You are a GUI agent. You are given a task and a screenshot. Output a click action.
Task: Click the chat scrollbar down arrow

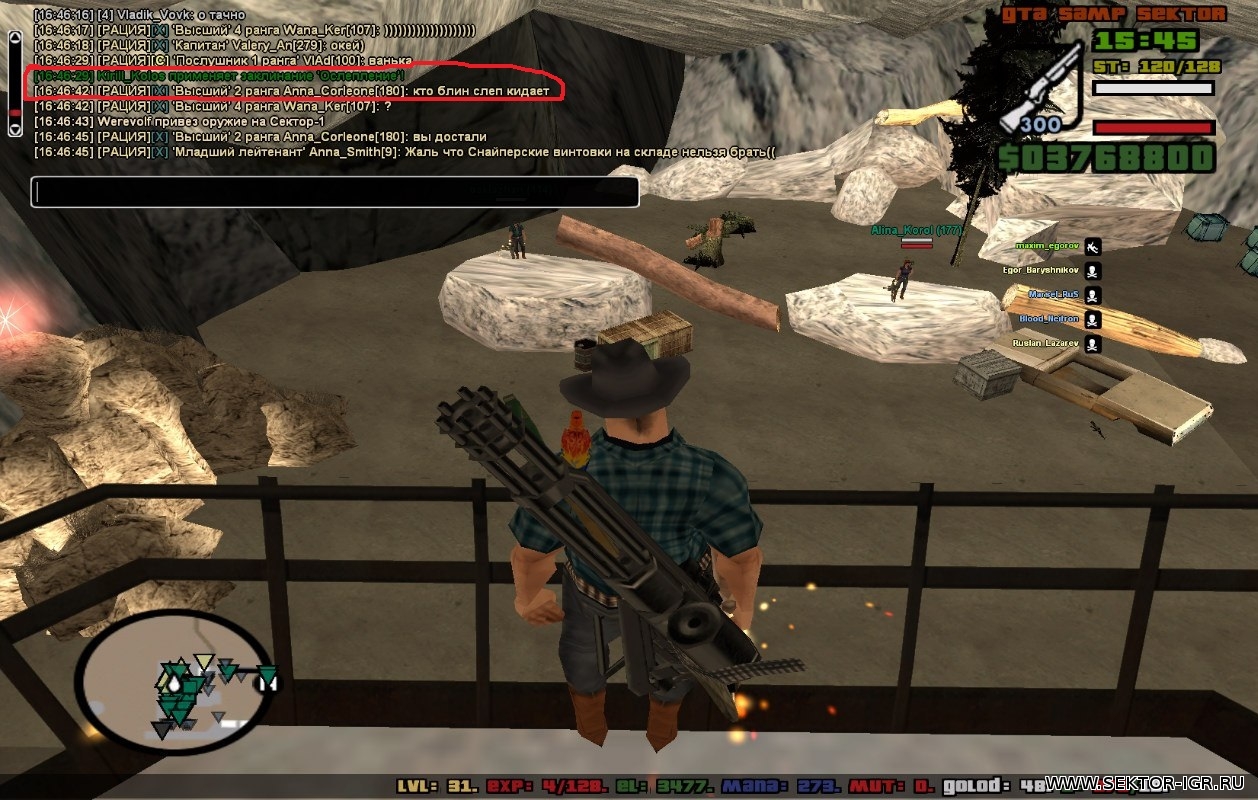[14, 129]
